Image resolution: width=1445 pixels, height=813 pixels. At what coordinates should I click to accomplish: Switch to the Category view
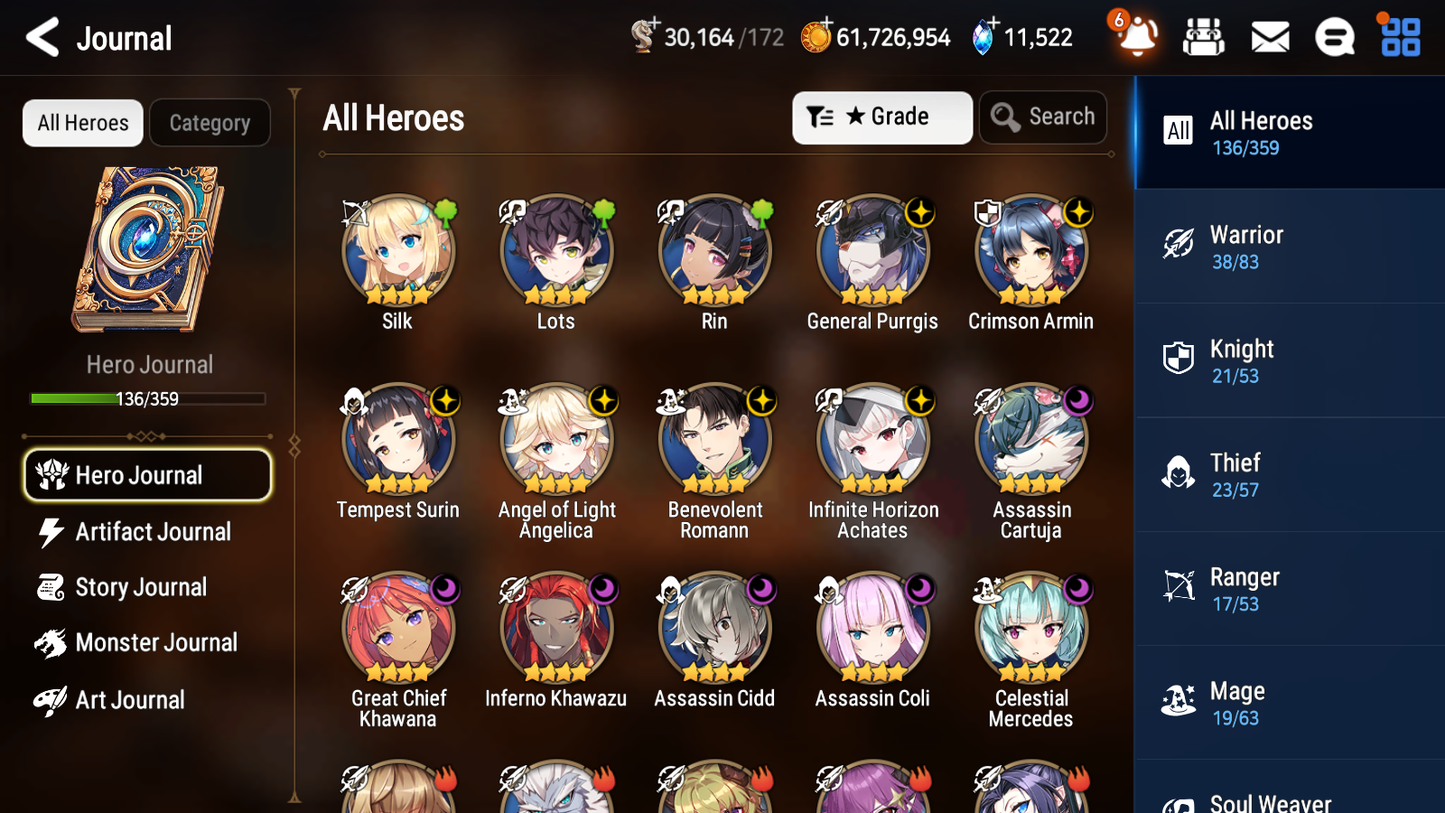[x=209, y=122]
